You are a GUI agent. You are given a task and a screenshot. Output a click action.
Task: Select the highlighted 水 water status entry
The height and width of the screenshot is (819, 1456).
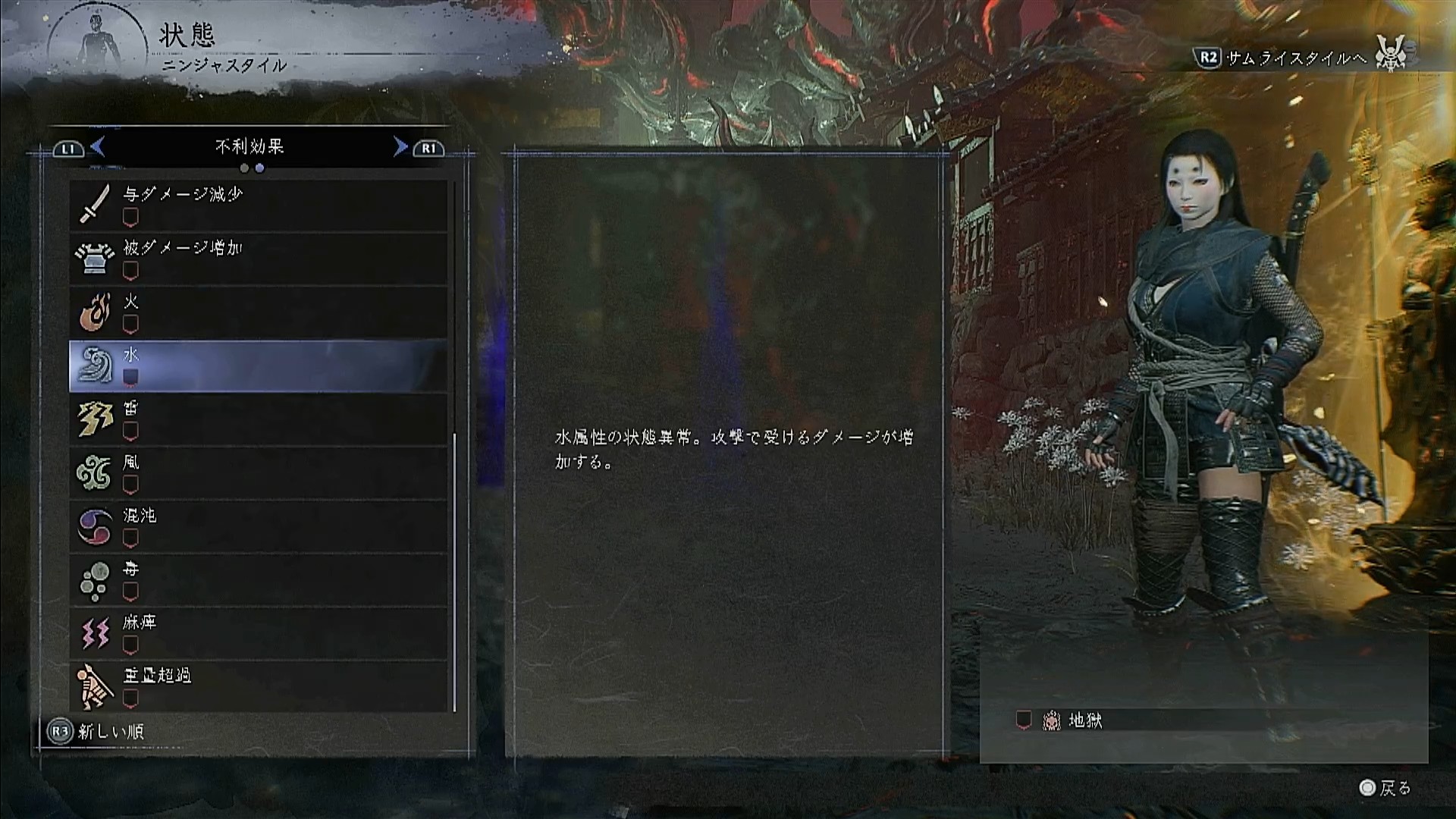pyautogui.click(x=258, y=366)
